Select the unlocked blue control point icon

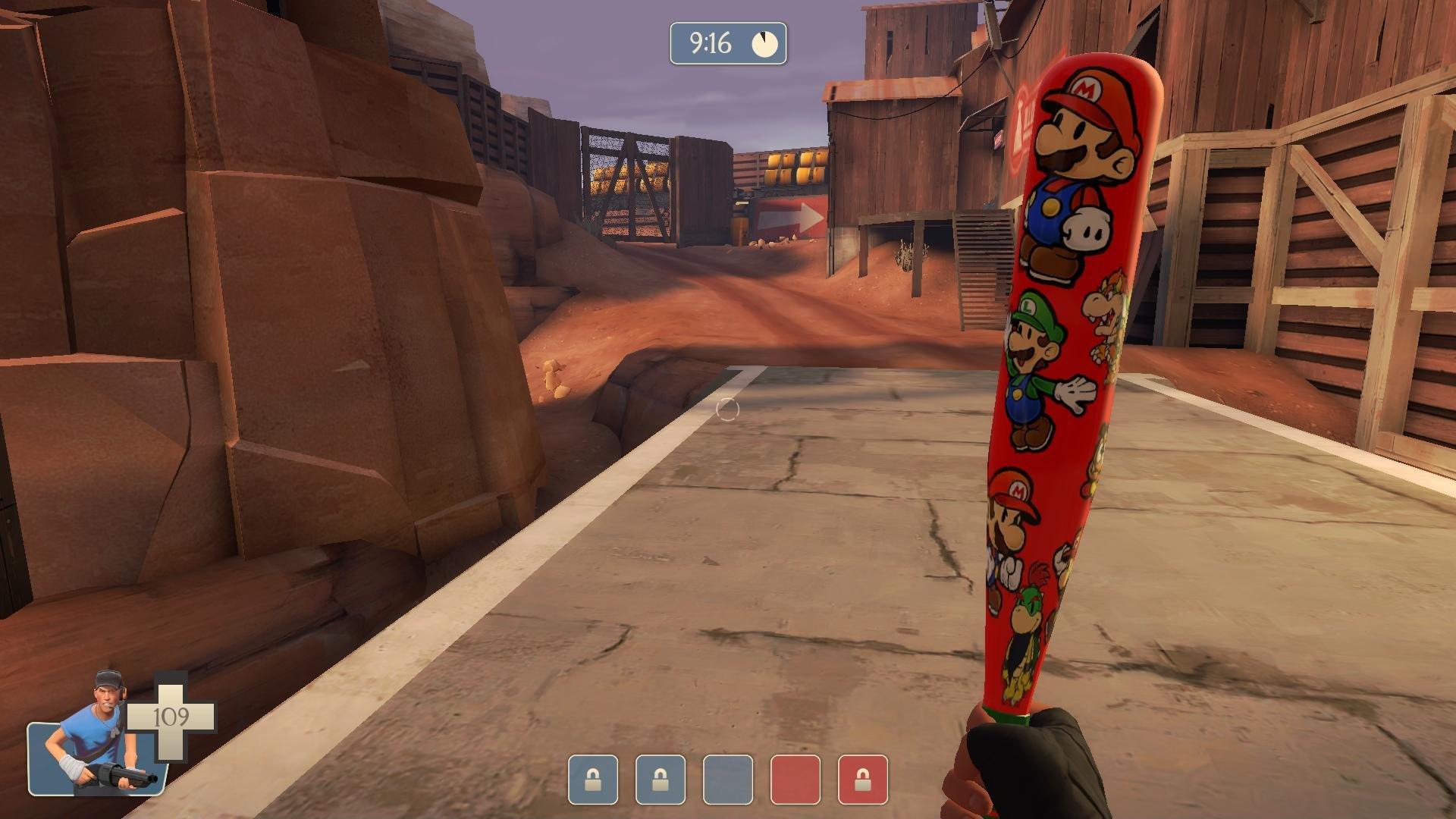[728, 780]
